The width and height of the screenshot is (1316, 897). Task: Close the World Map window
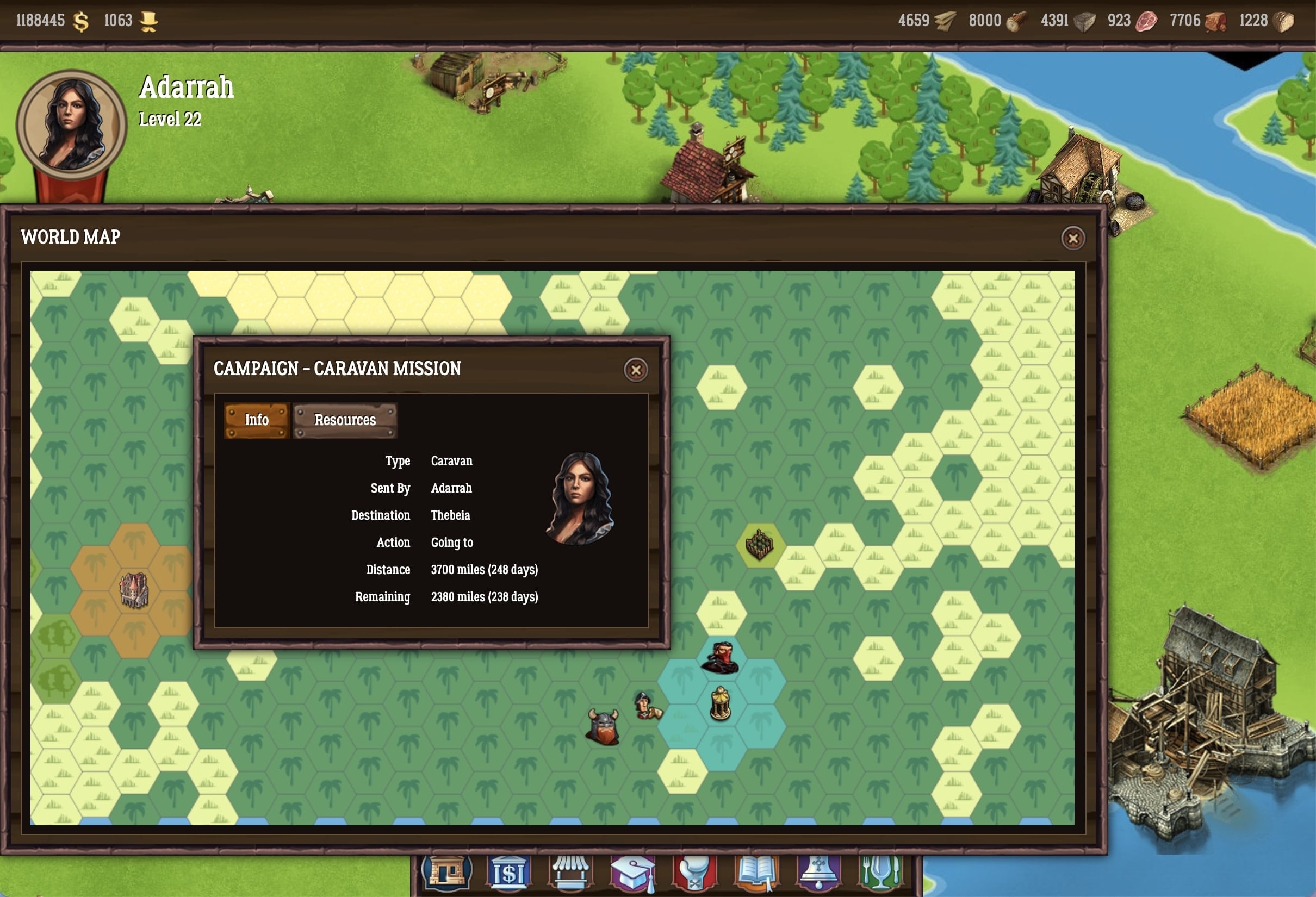pos(1072,238)
